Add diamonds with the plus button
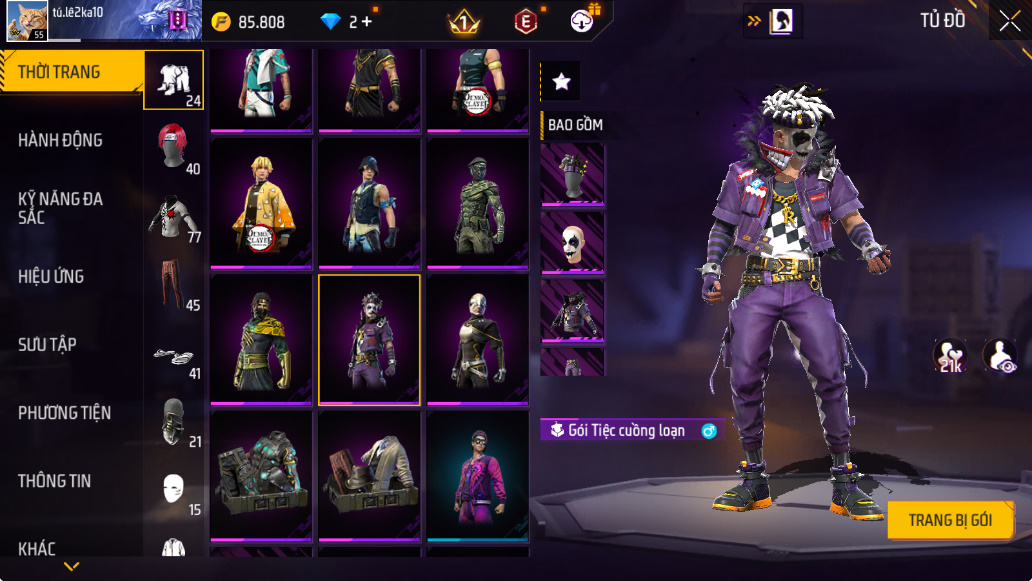The height and width of the screenshot is (581, 1032). [x=367, y=21]
